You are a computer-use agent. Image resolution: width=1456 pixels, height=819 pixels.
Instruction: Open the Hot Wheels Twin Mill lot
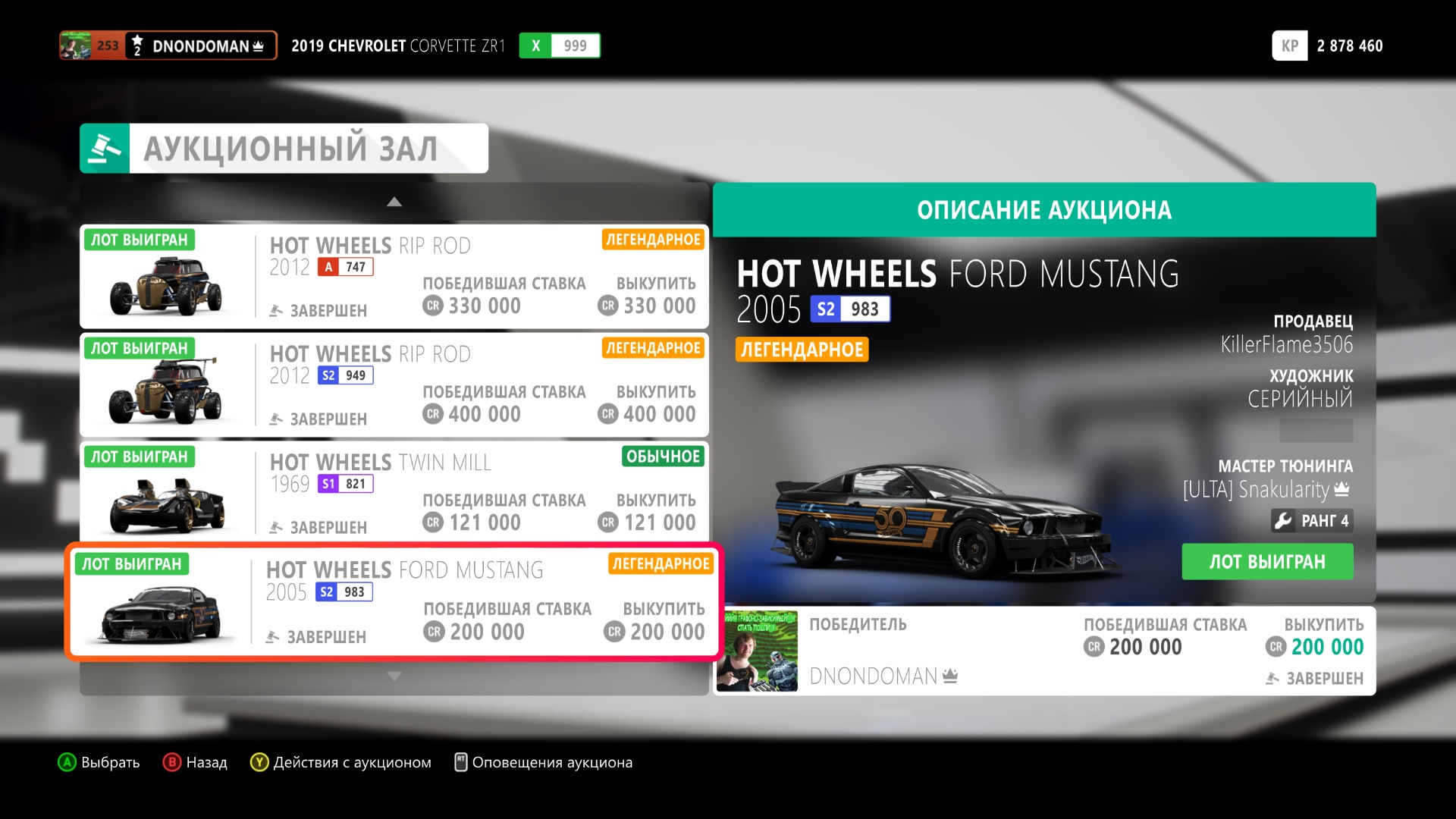[x=394, y=493]
